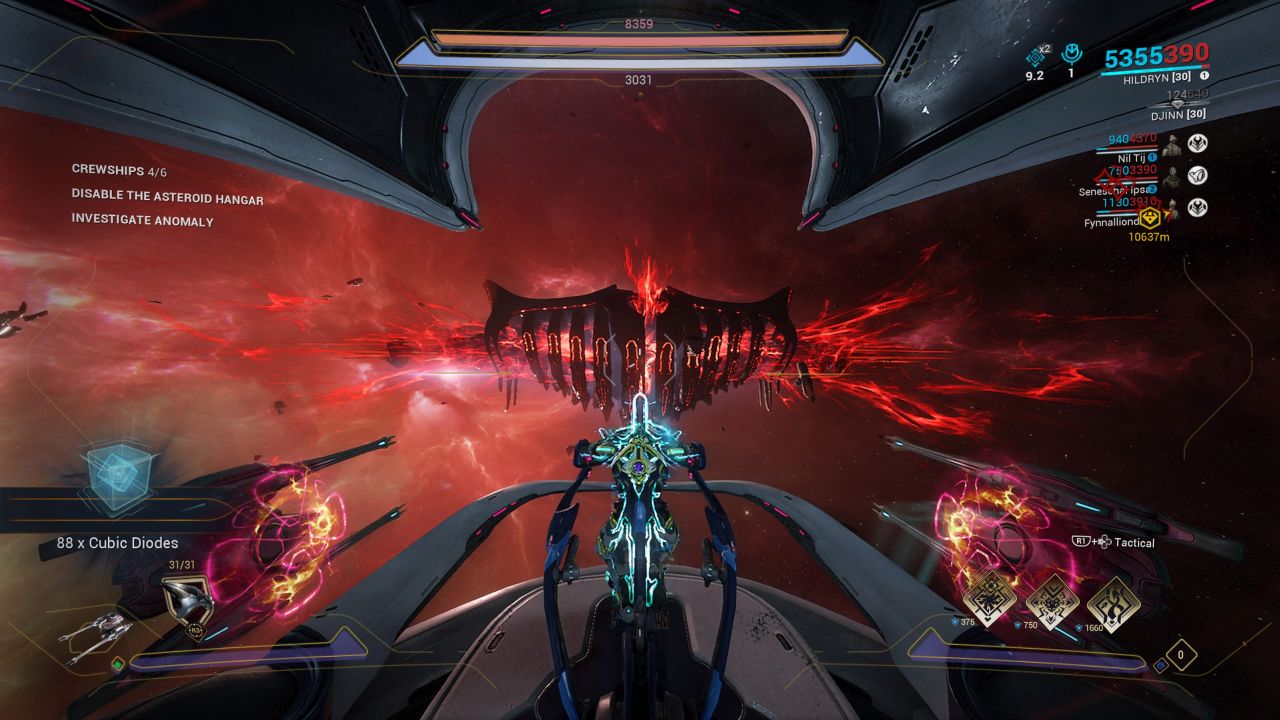Expand Seneschal ipsa's squad number badge
The width and height of the screenshot is (1280, 720).
tap(1152, 189)
